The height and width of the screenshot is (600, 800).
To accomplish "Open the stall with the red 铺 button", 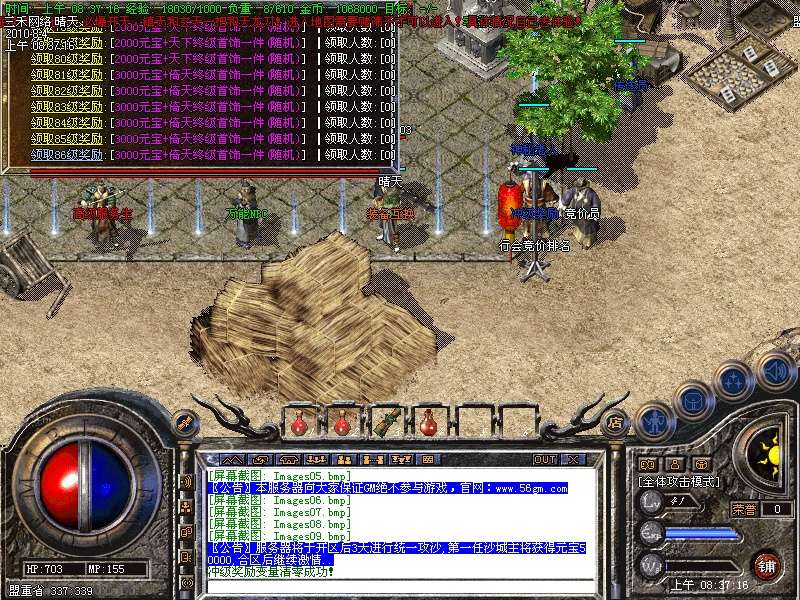I will point(766,565).
